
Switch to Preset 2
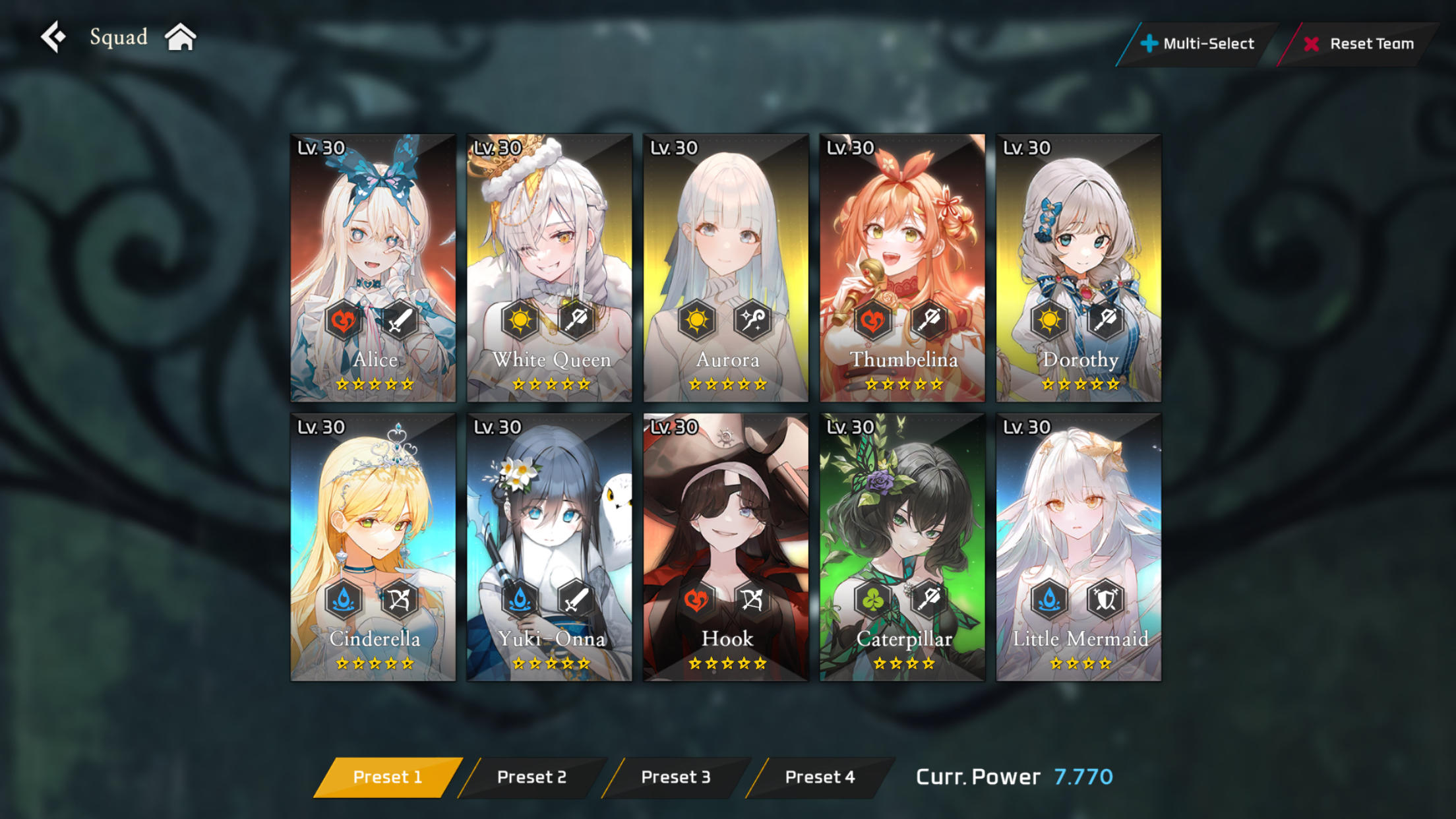pyautogui.click(x=531, y=777)
